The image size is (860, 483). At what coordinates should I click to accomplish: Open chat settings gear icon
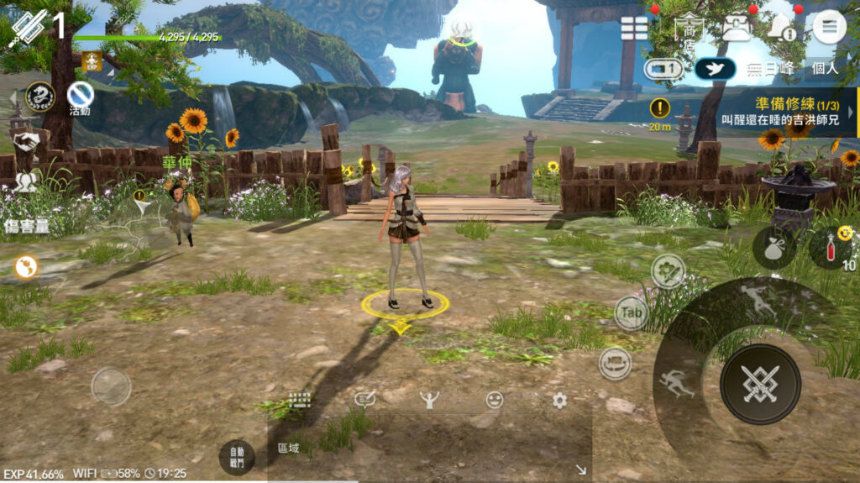tap(559, 399)
